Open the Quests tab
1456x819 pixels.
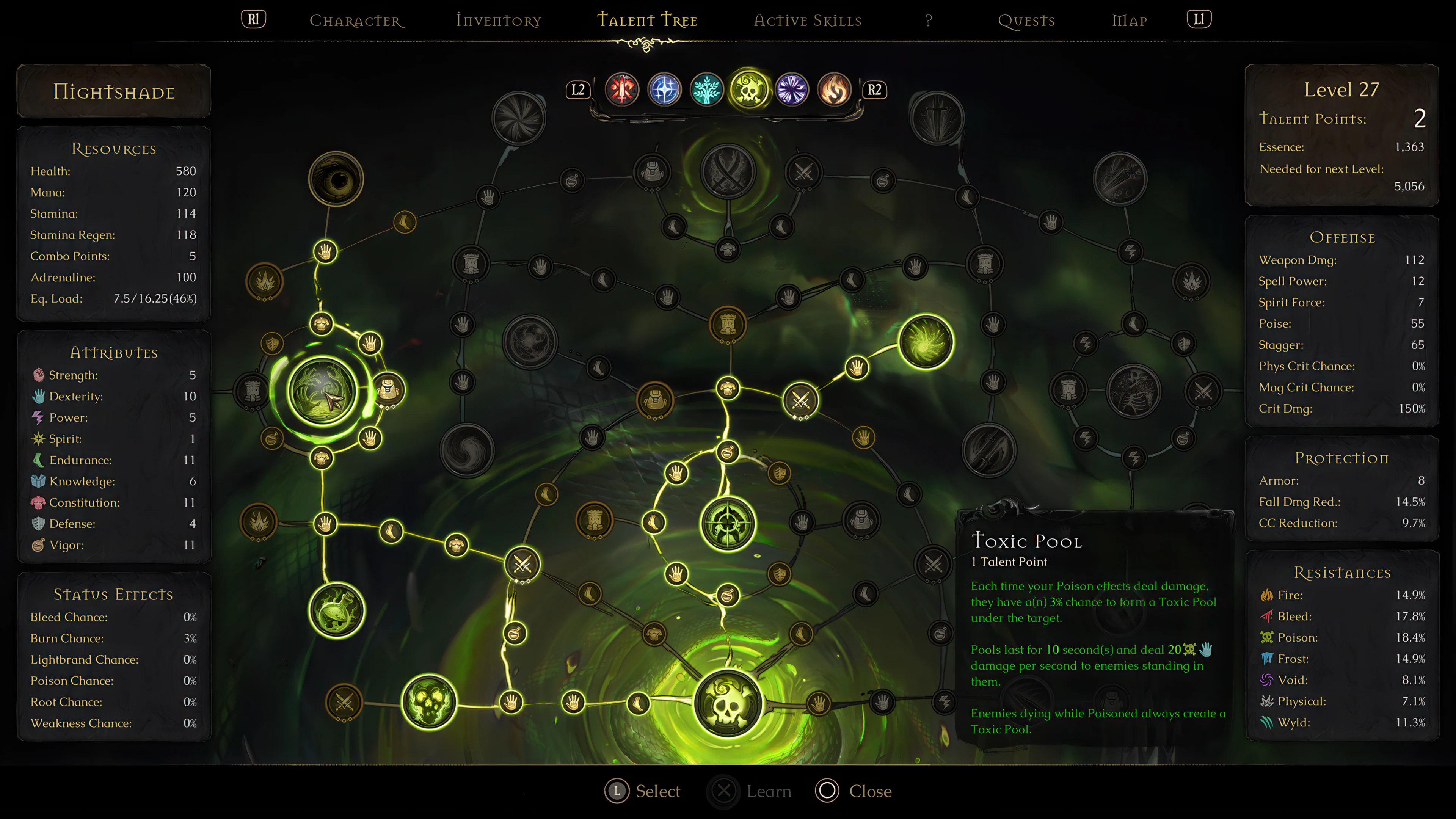pos(1026,21)
